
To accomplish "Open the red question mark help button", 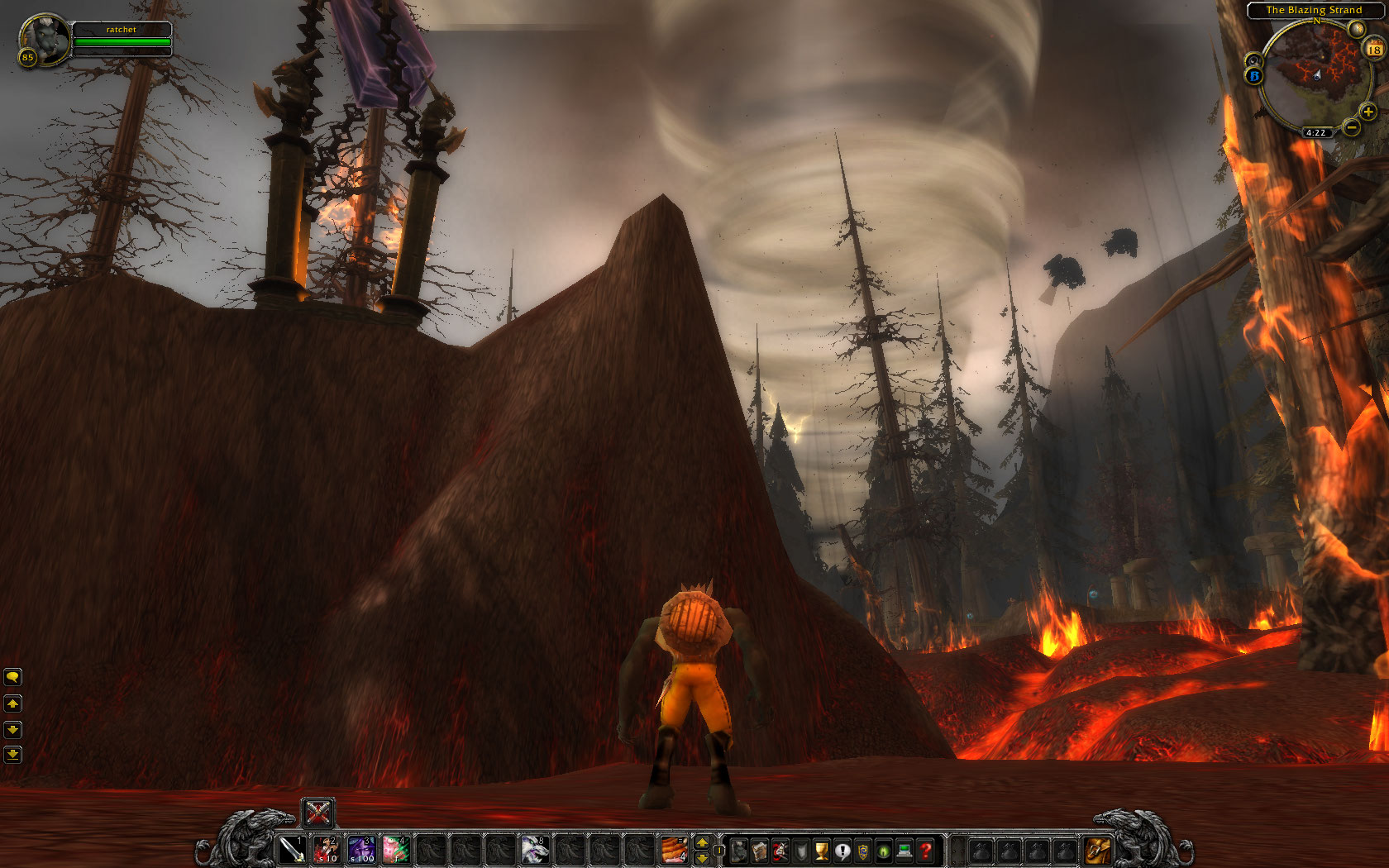I will click(926, 850).
